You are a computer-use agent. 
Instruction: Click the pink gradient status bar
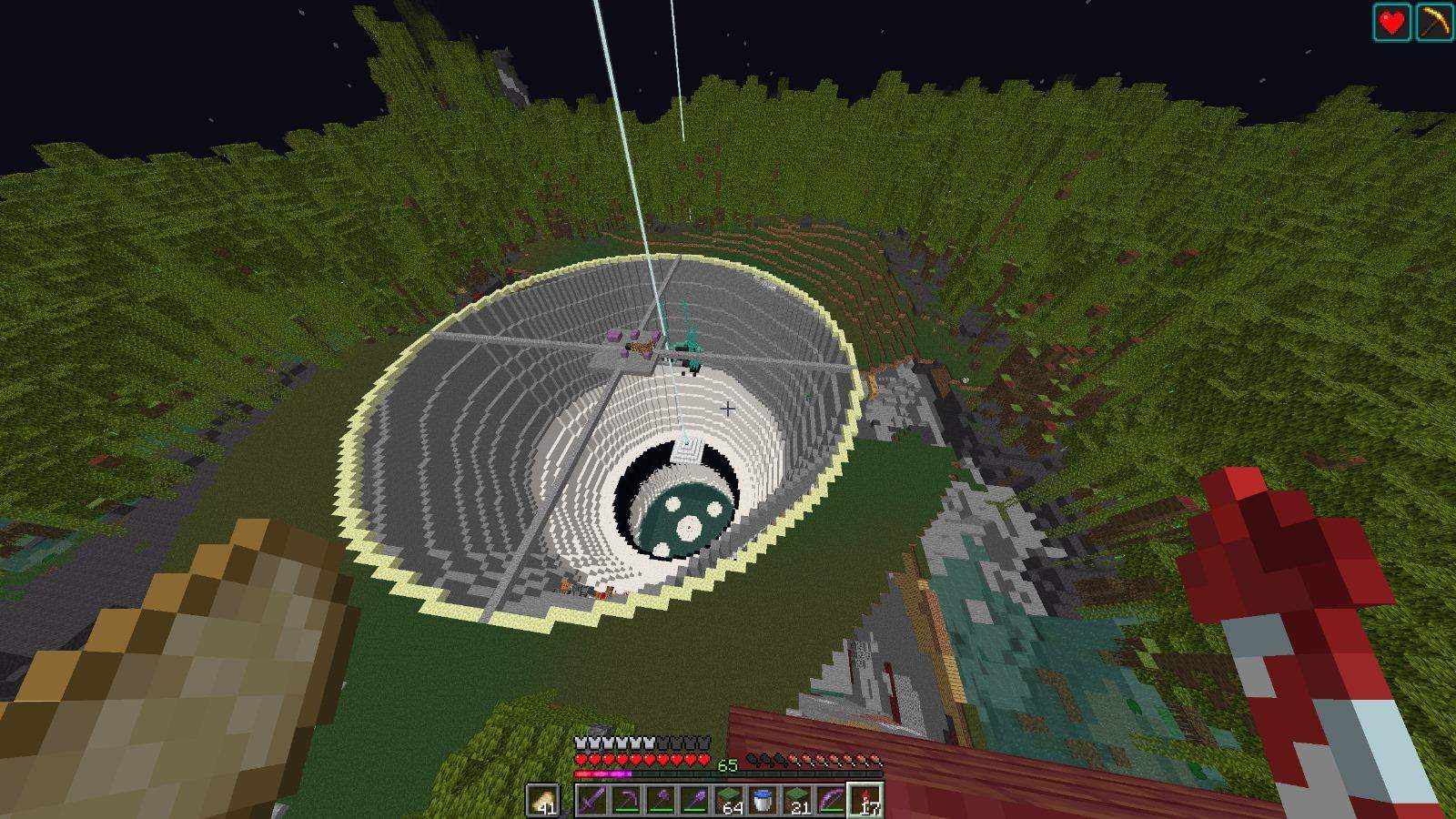coord(602,773)
